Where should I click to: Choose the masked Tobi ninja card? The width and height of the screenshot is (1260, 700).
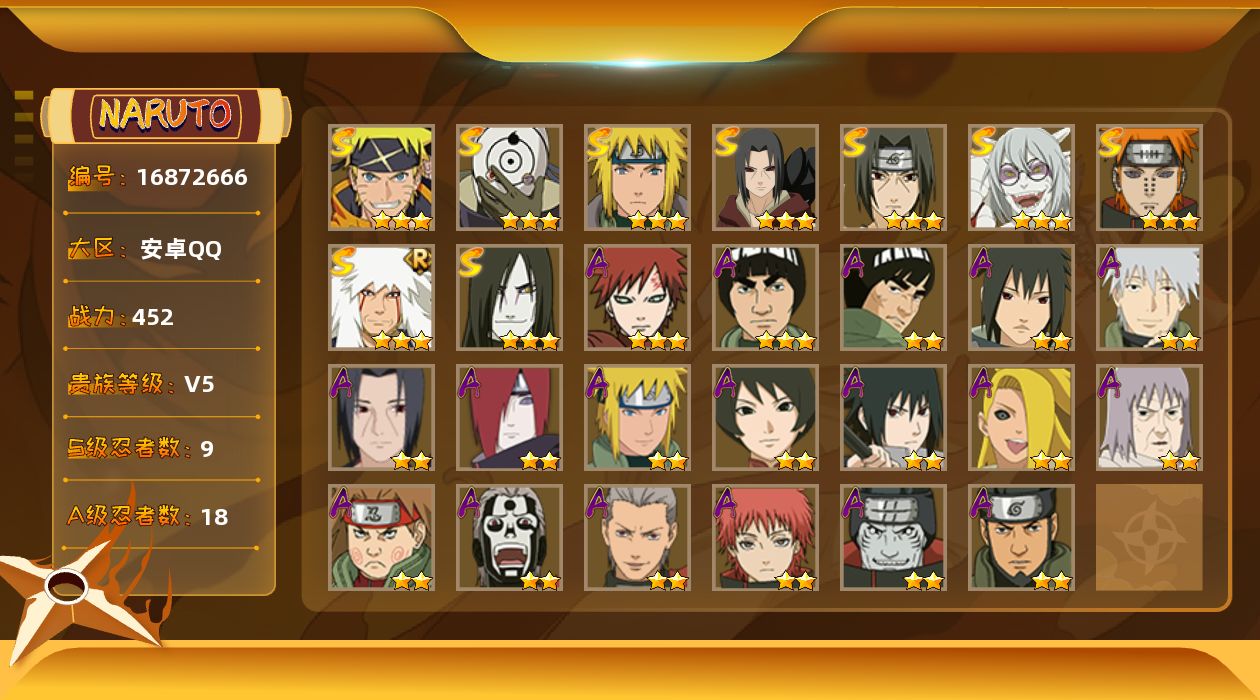point(509,177)
